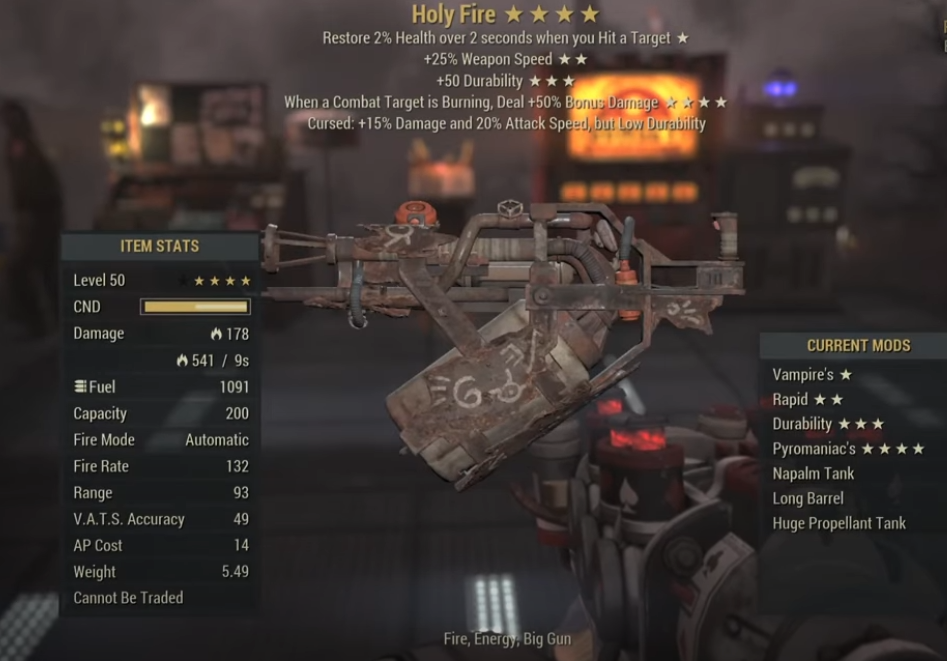The image size is (947, 661).
Task: Select the Vampire's mod entry
Action: click(811, 375)
